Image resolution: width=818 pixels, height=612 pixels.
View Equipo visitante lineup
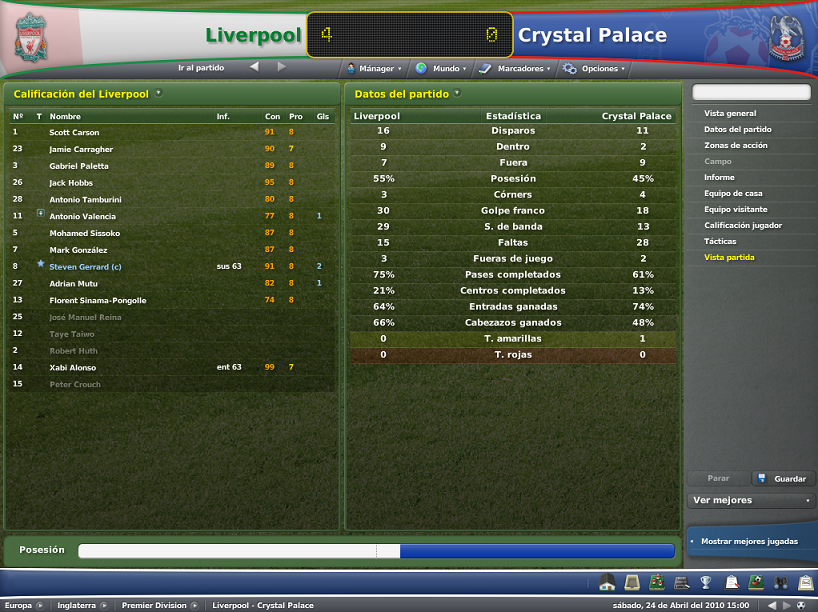736,209
